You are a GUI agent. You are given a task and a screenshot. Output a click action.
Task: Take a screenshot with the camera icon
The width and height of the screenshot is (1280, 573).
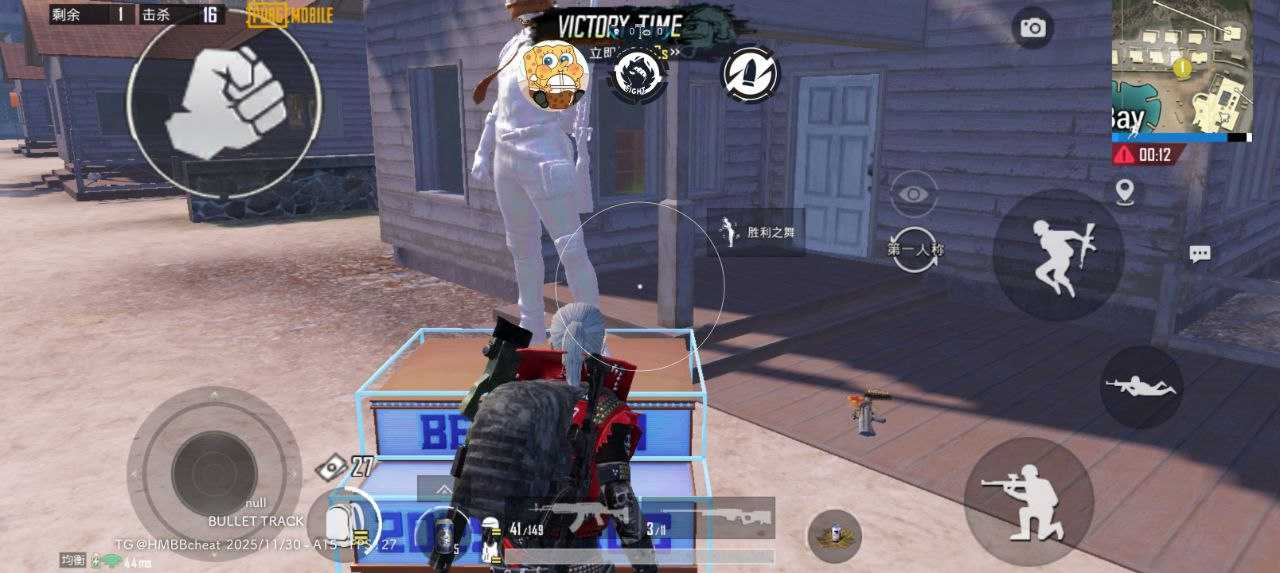click(x=1032, y=28)
